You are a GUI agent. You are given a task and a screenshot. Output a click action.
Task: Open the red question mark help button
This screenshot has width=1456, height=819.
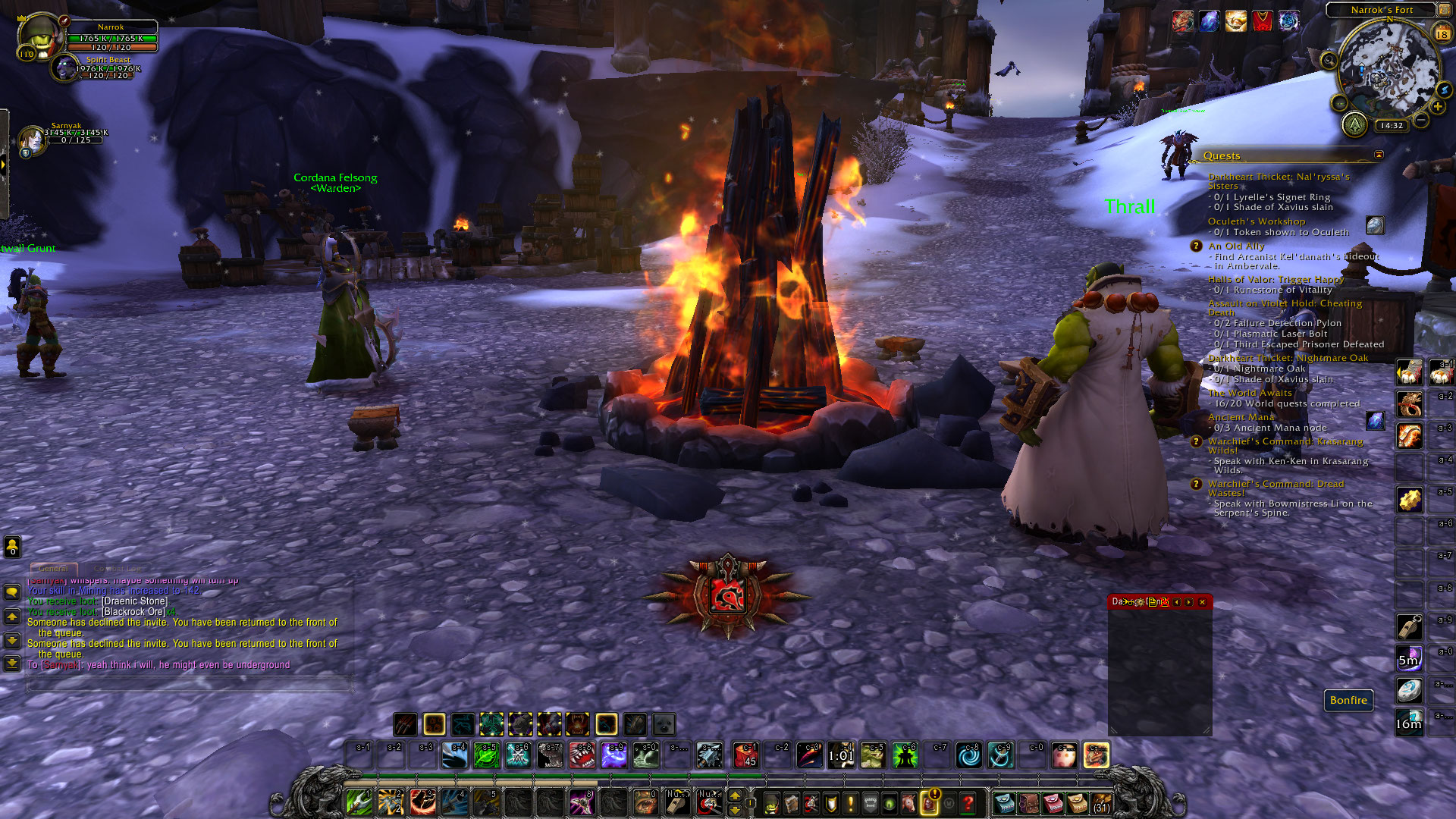(968, 802)
